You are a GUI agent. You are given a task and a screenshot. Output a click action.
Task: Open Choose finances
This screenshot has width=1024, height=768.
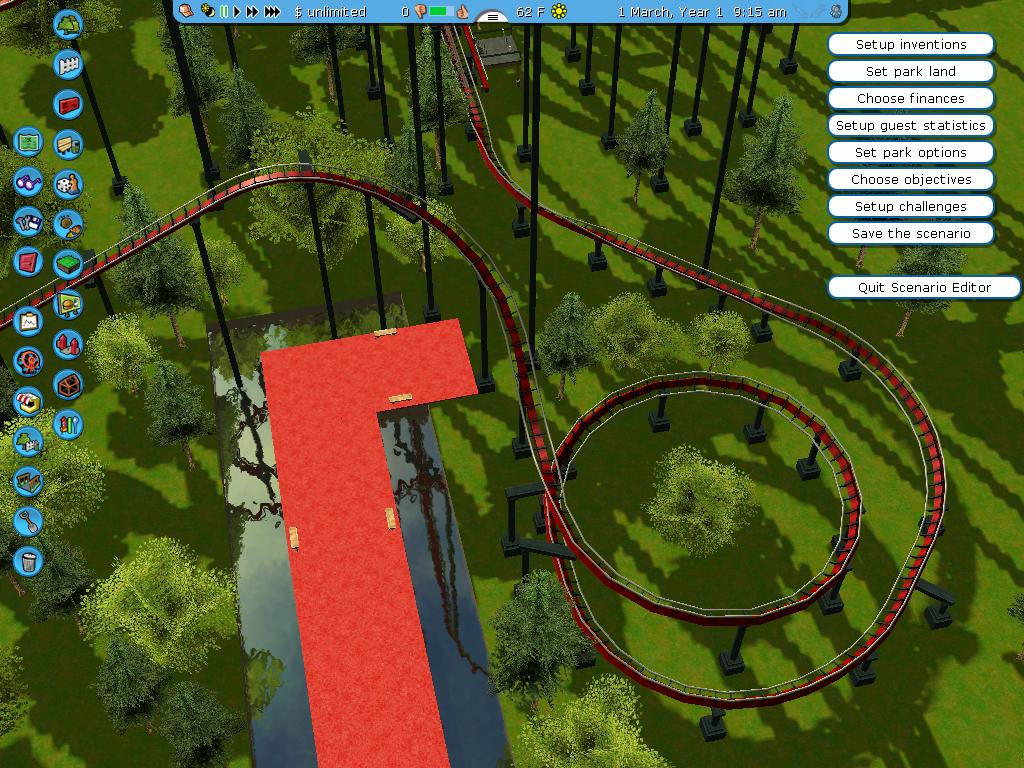[x=911, y=99]
